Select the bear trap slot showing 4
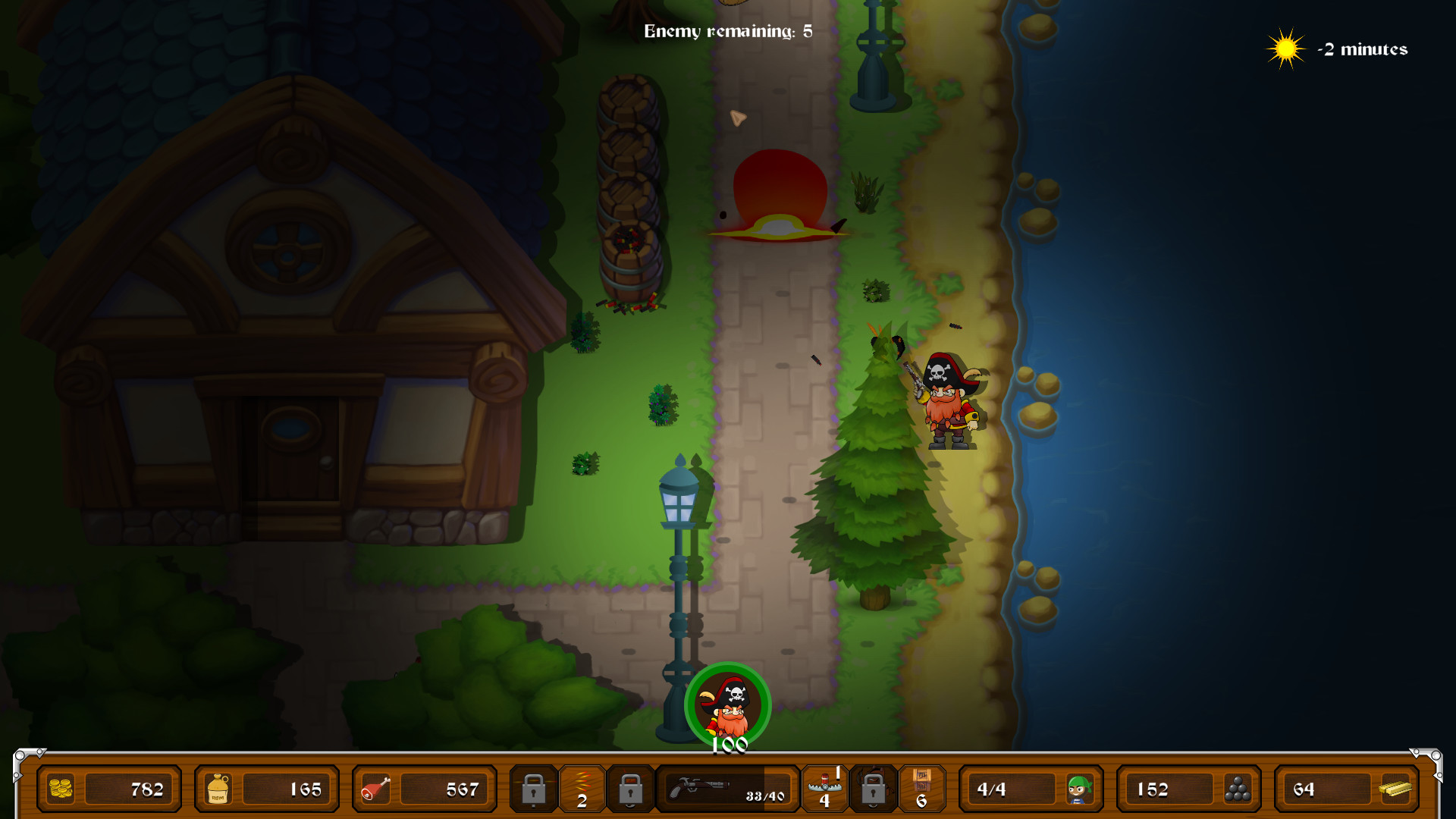1456x819 pixels. 825,789
